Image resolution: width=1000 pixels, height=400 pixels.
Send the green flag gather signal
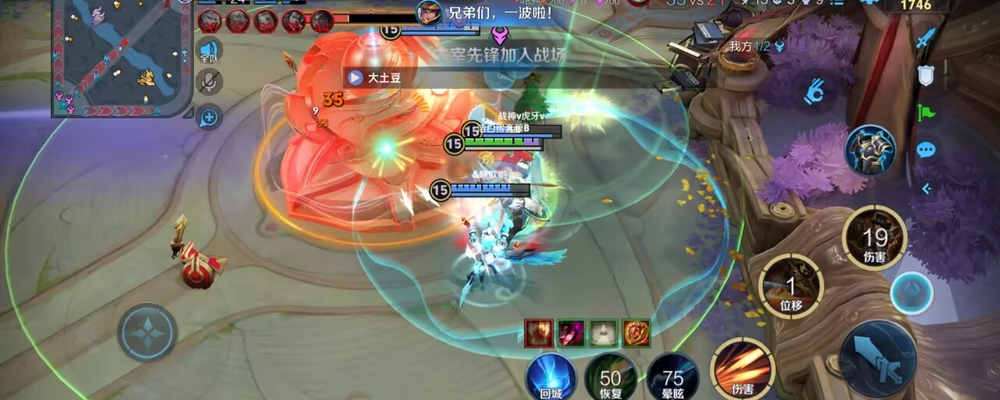coord(926,112)
